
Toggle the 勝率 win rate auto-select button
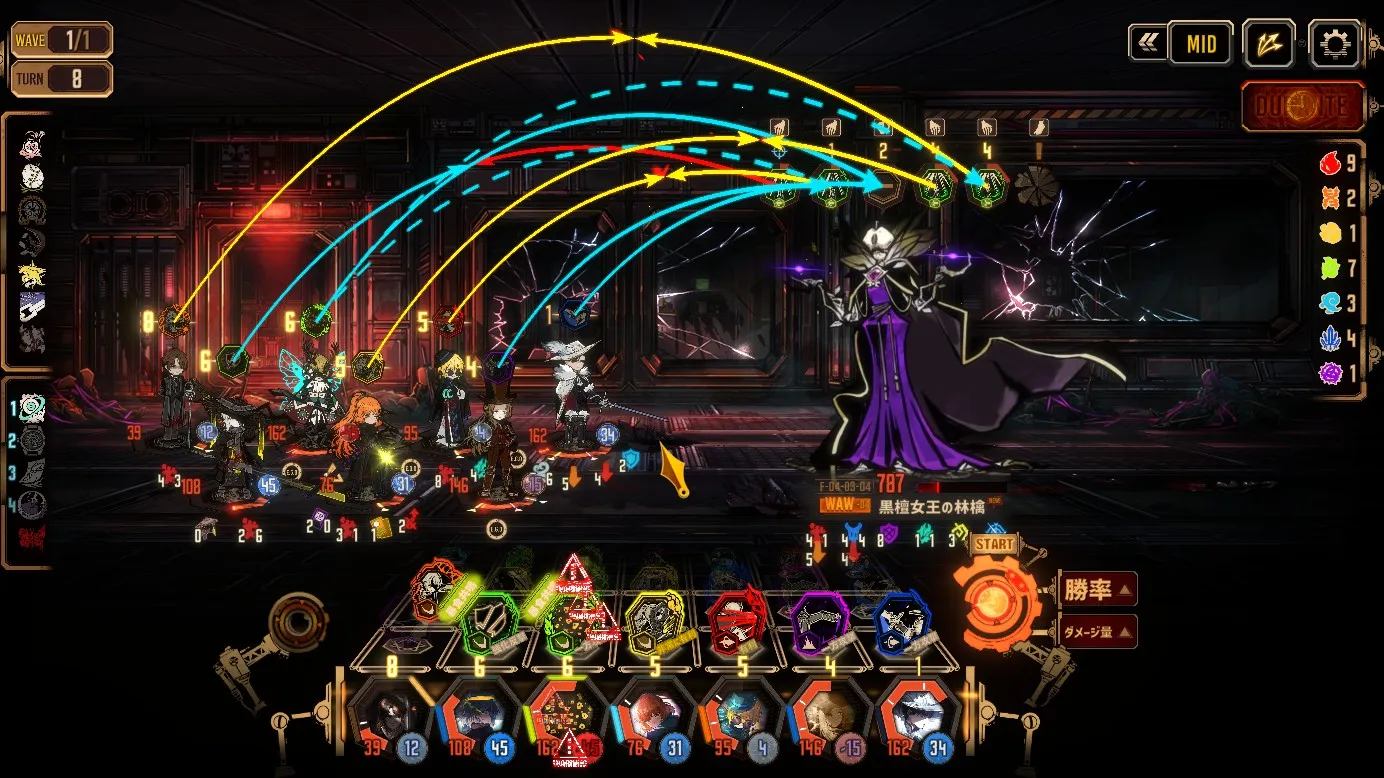(x=1097, y=590)
